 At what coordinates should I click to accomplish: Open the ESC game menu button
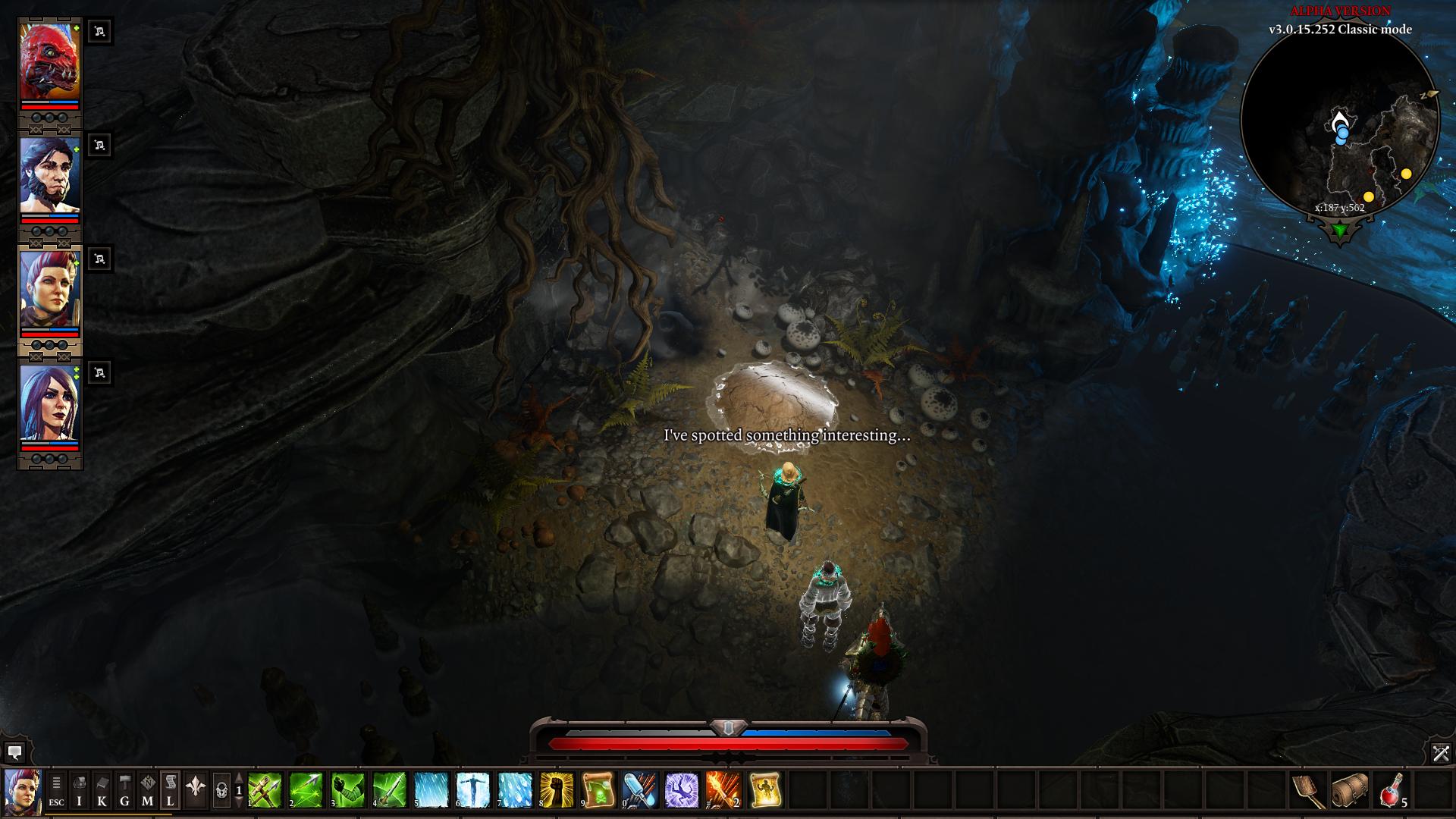(56, 789)
